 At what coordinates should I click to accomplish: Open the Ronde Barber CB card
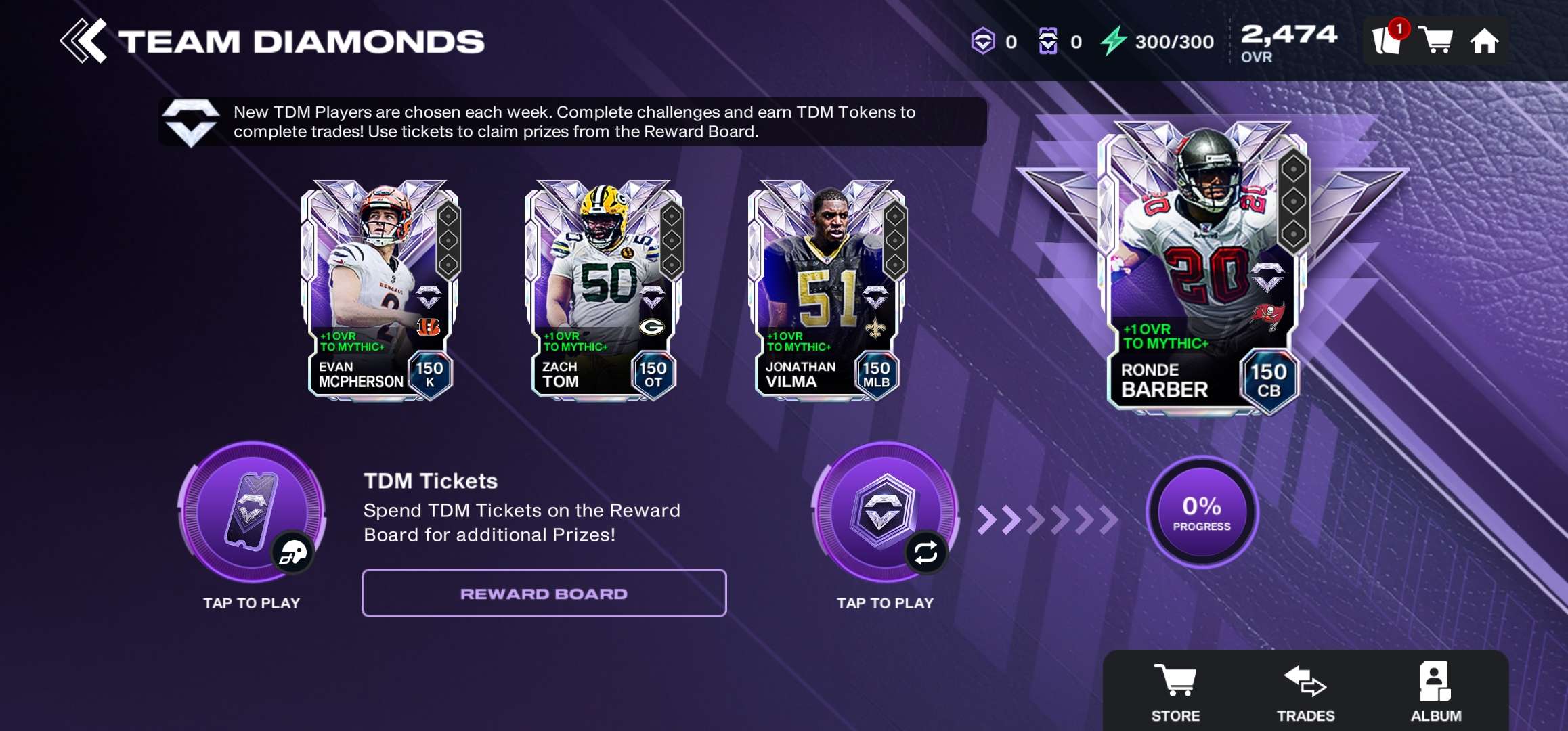coord(1203,267)
